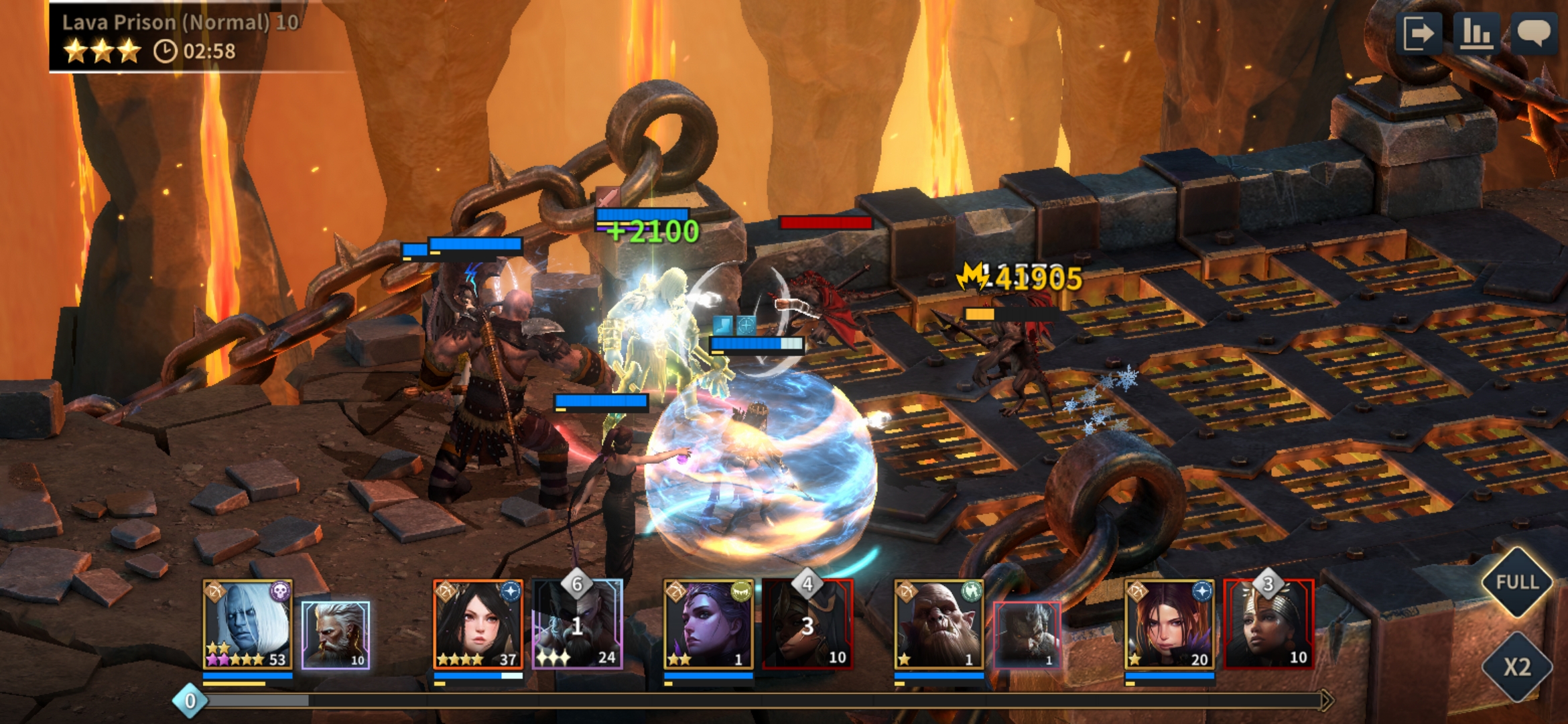
Task: Open the battle statistics bar chart
Action: (x=1476, y=33)
